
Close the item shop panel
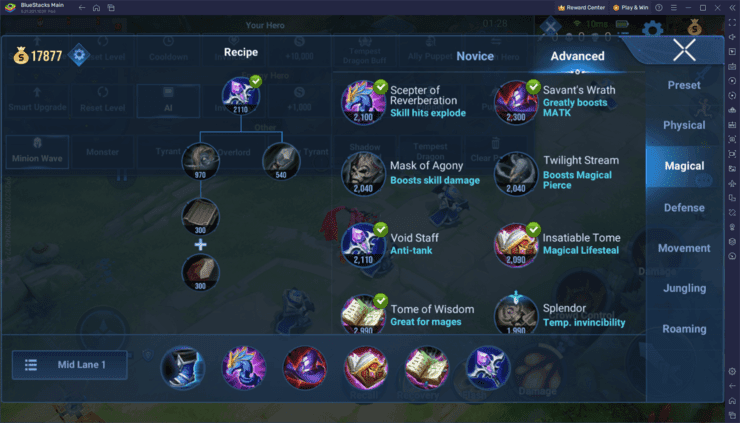click(x=685, y=51)
